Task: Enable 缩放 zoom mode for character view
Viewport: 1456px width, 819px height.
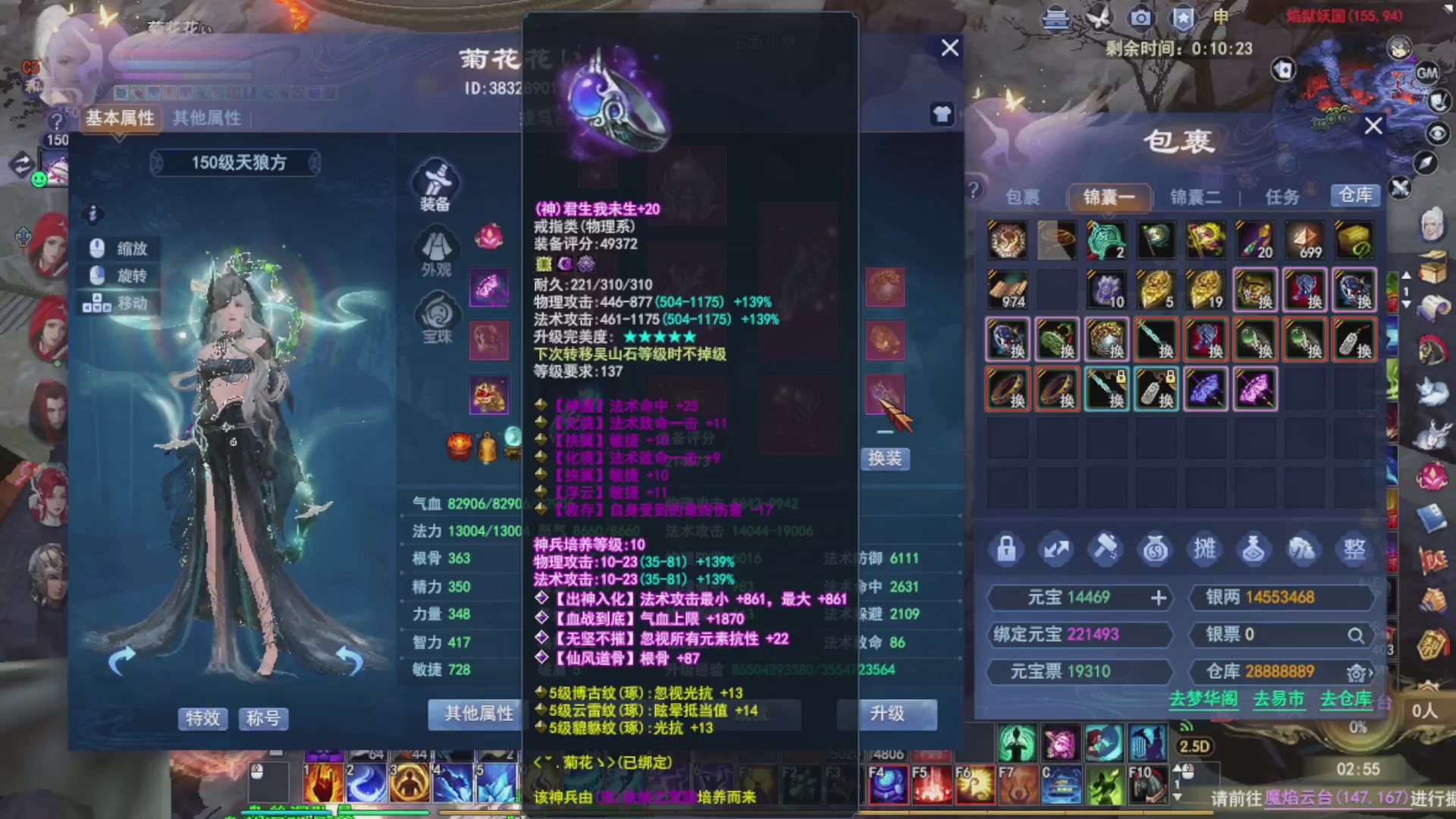Action: coord(118,249)
